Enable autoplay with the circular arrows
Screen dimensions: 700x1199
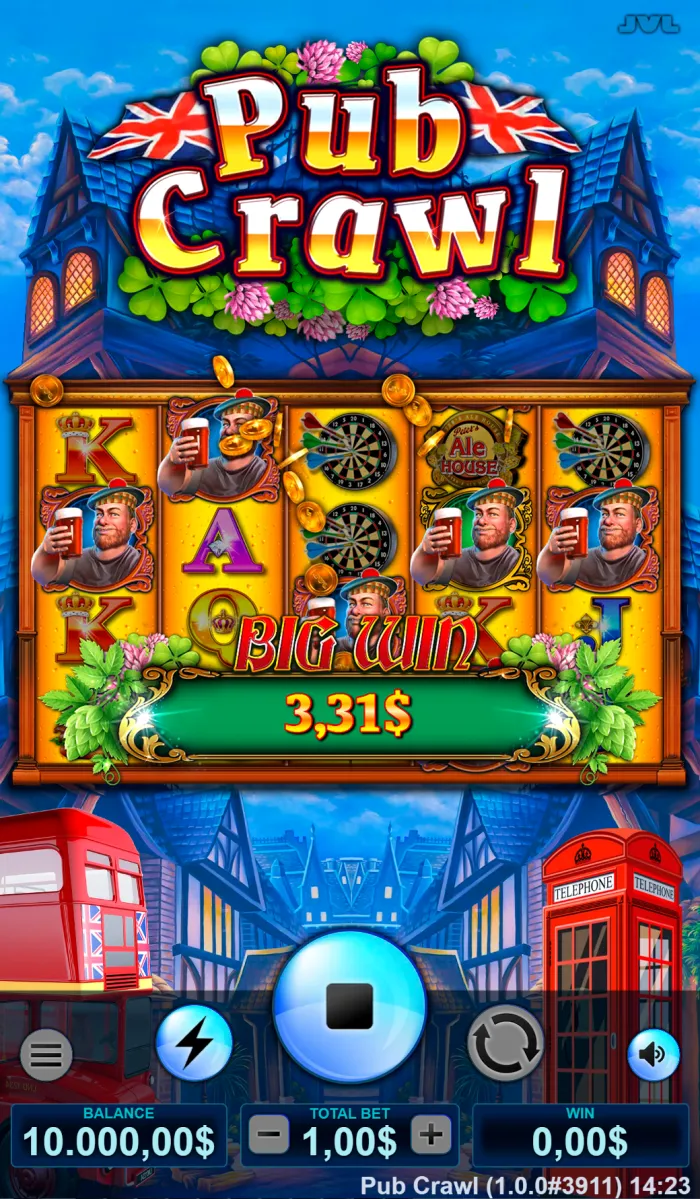[505, 1043]
